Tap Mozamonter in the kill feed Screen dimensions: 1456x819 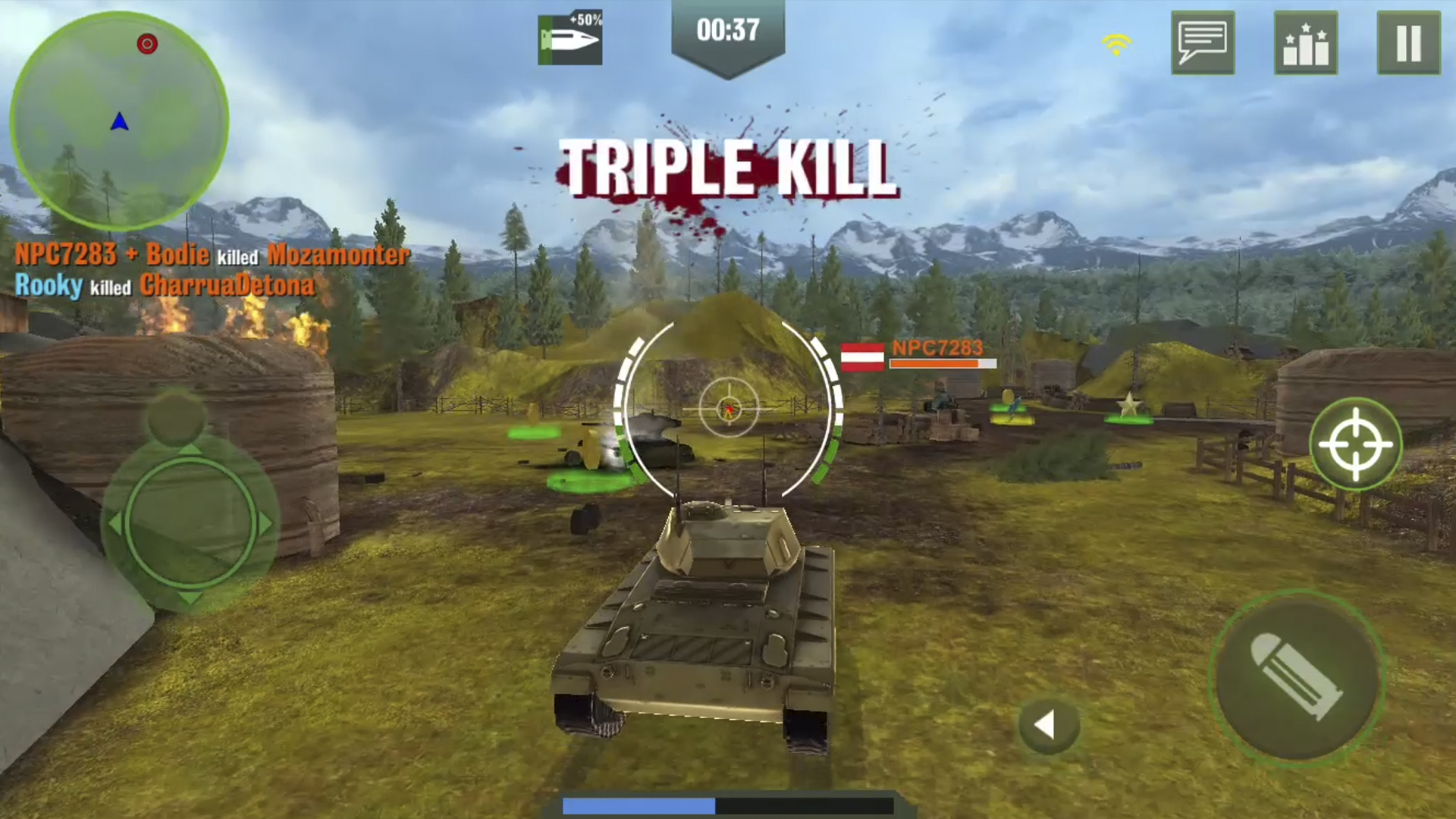point(336,256)
